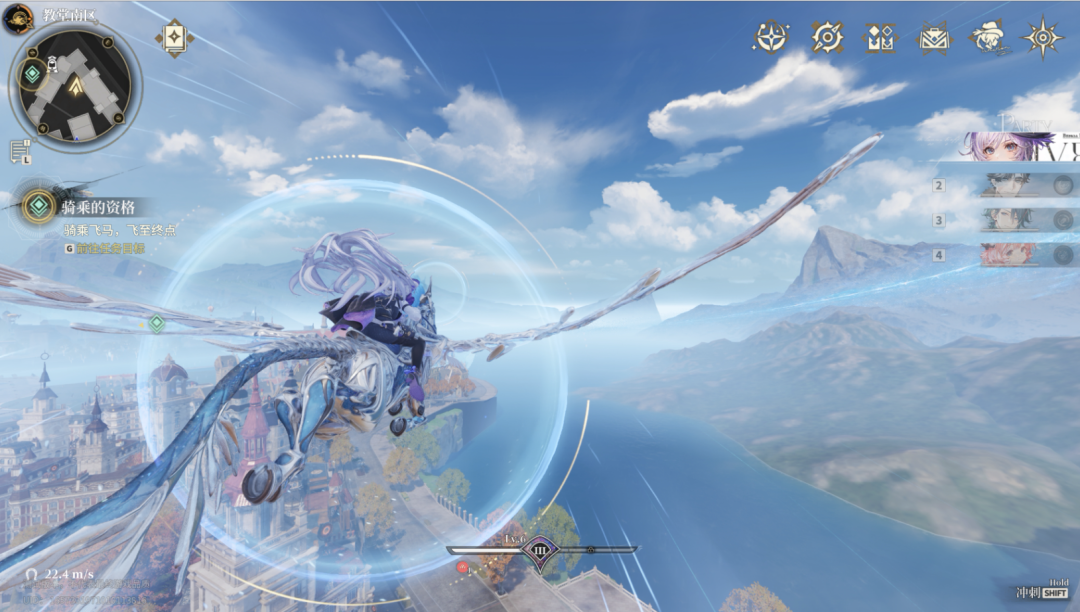Open the eight-point compass star icon
This screenshot has height=612, width=1080.
tap(1042, 38)
